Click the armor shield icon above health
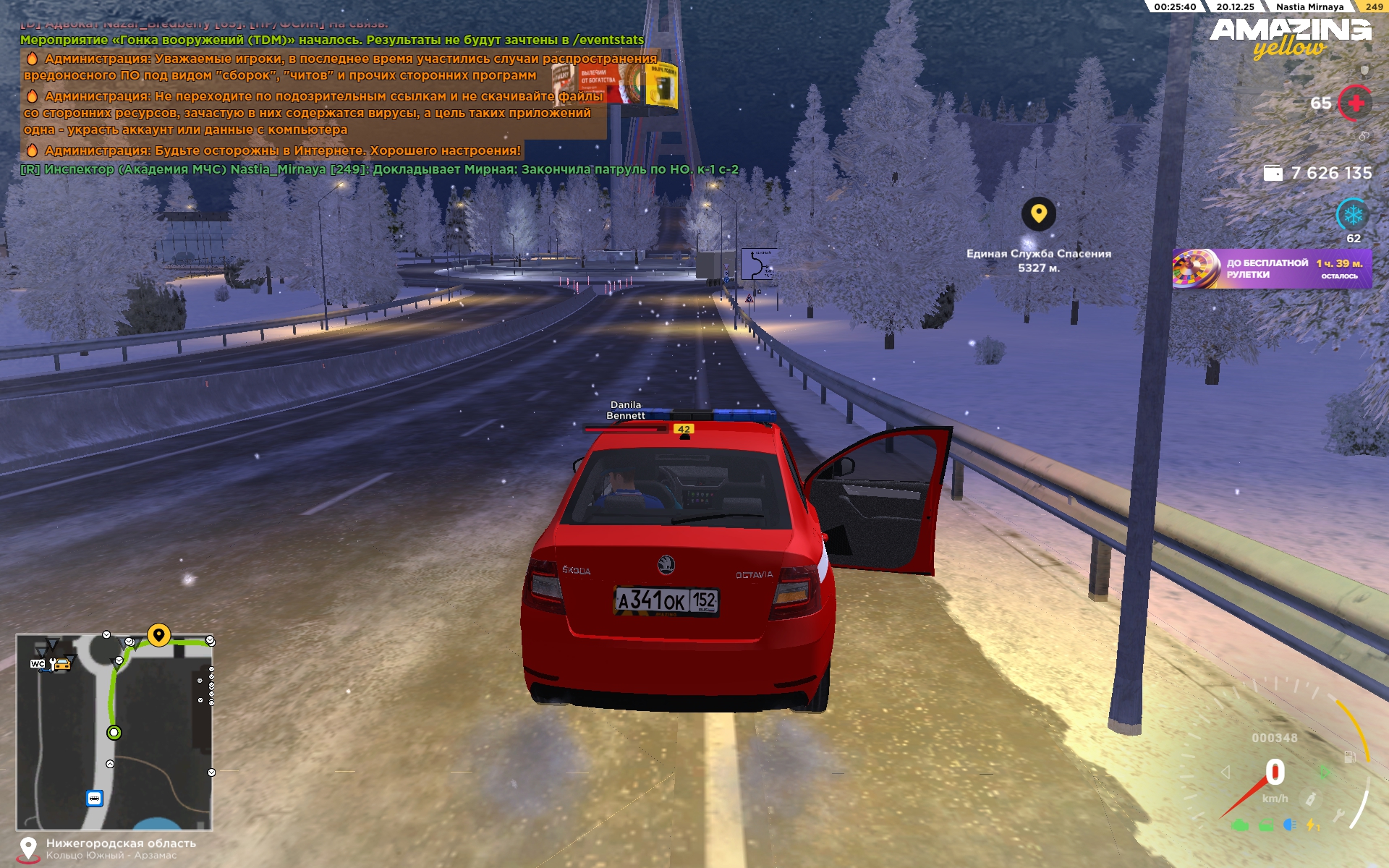 coord(1364,71)
